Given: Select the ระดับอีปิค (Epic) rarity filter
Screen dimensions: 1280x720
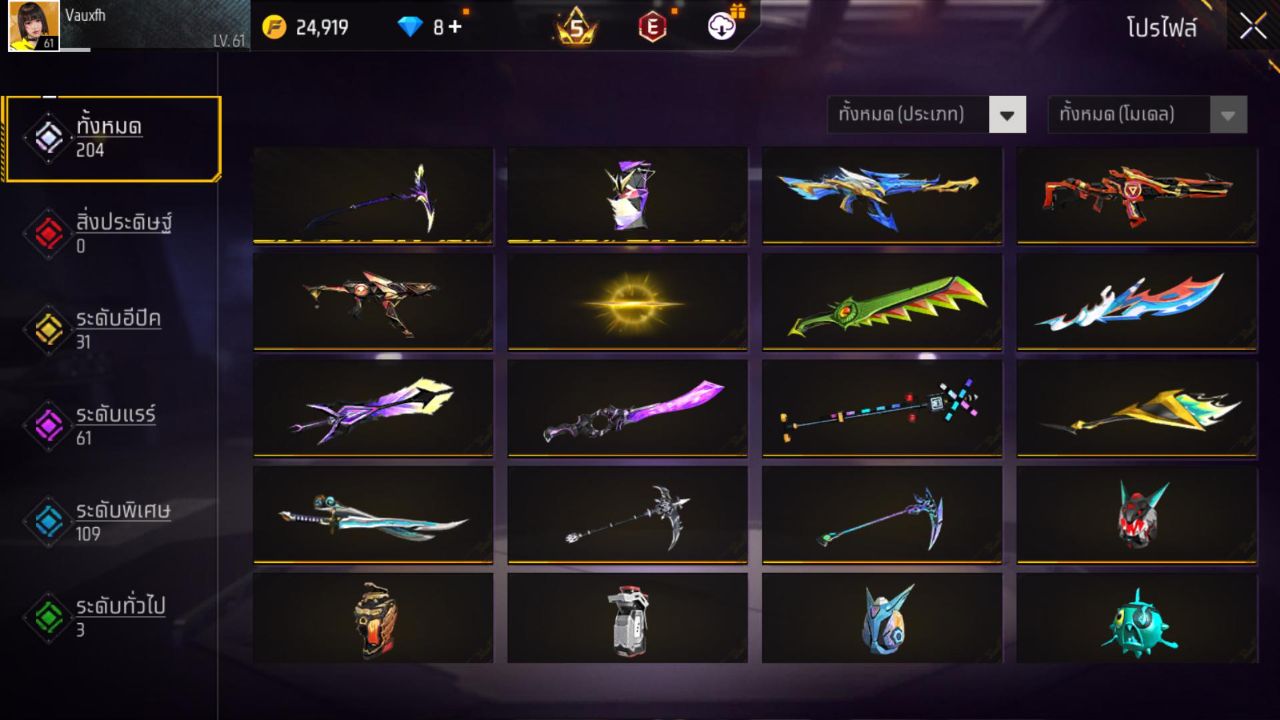Looking at the screenshot, I should pyautogui.click(x=47, y=325).
